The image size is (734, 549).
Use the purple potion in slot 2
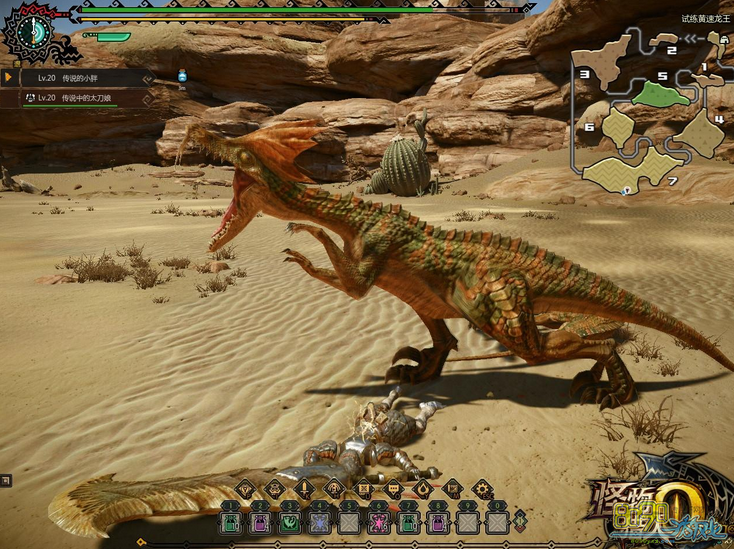pyautogui.click(x=259, y=521)
